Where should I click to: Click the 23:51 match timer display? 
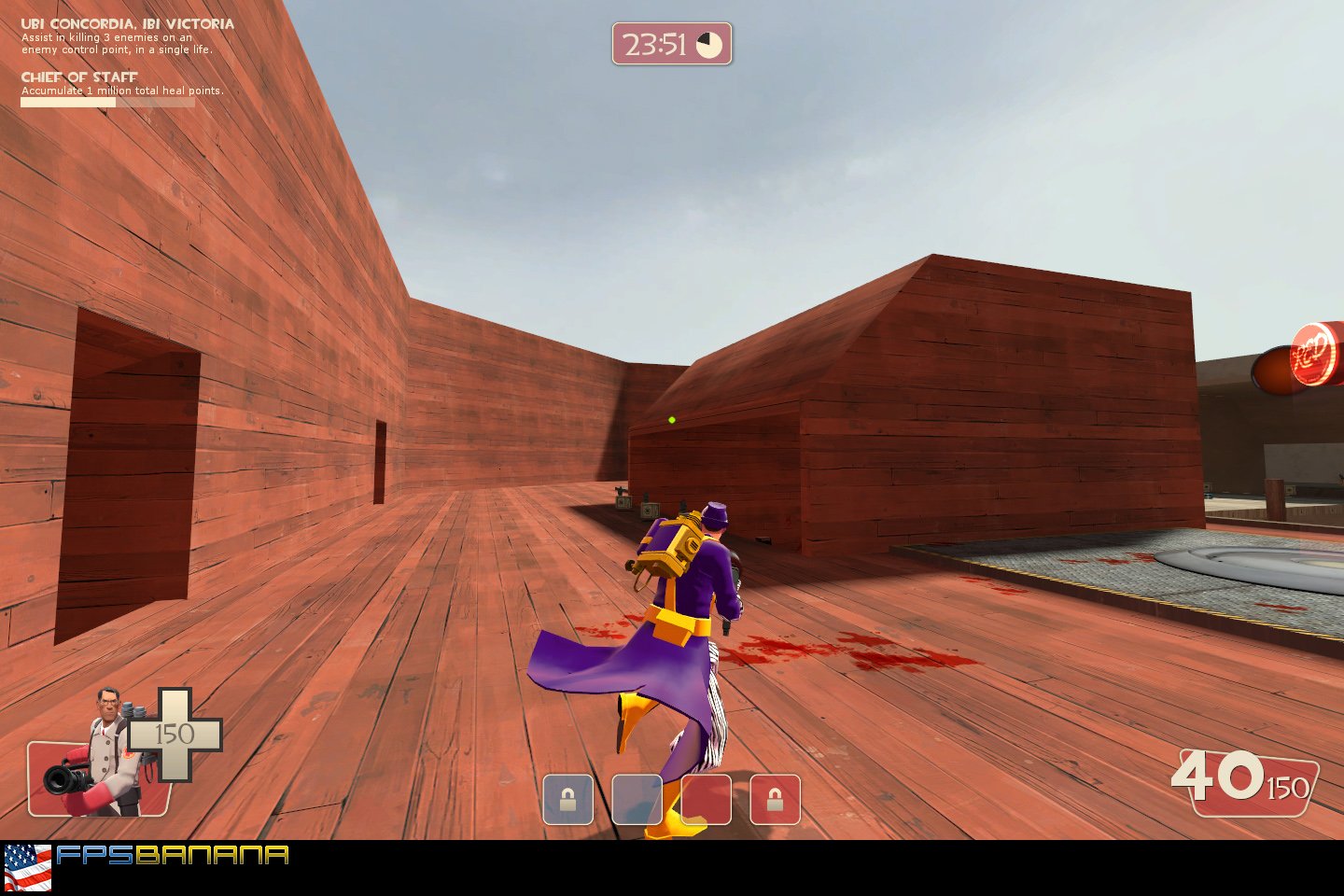pyautogui.click(x=656, y=43)
